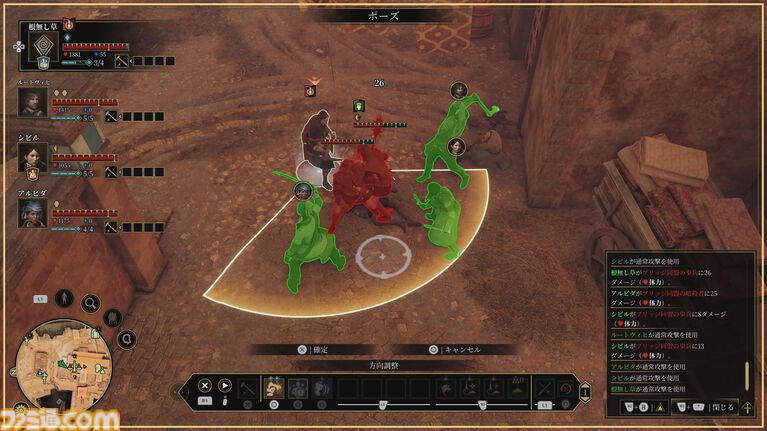
Task: Activate the highlighted fist attack ability
Action: [x=273, y=387]
